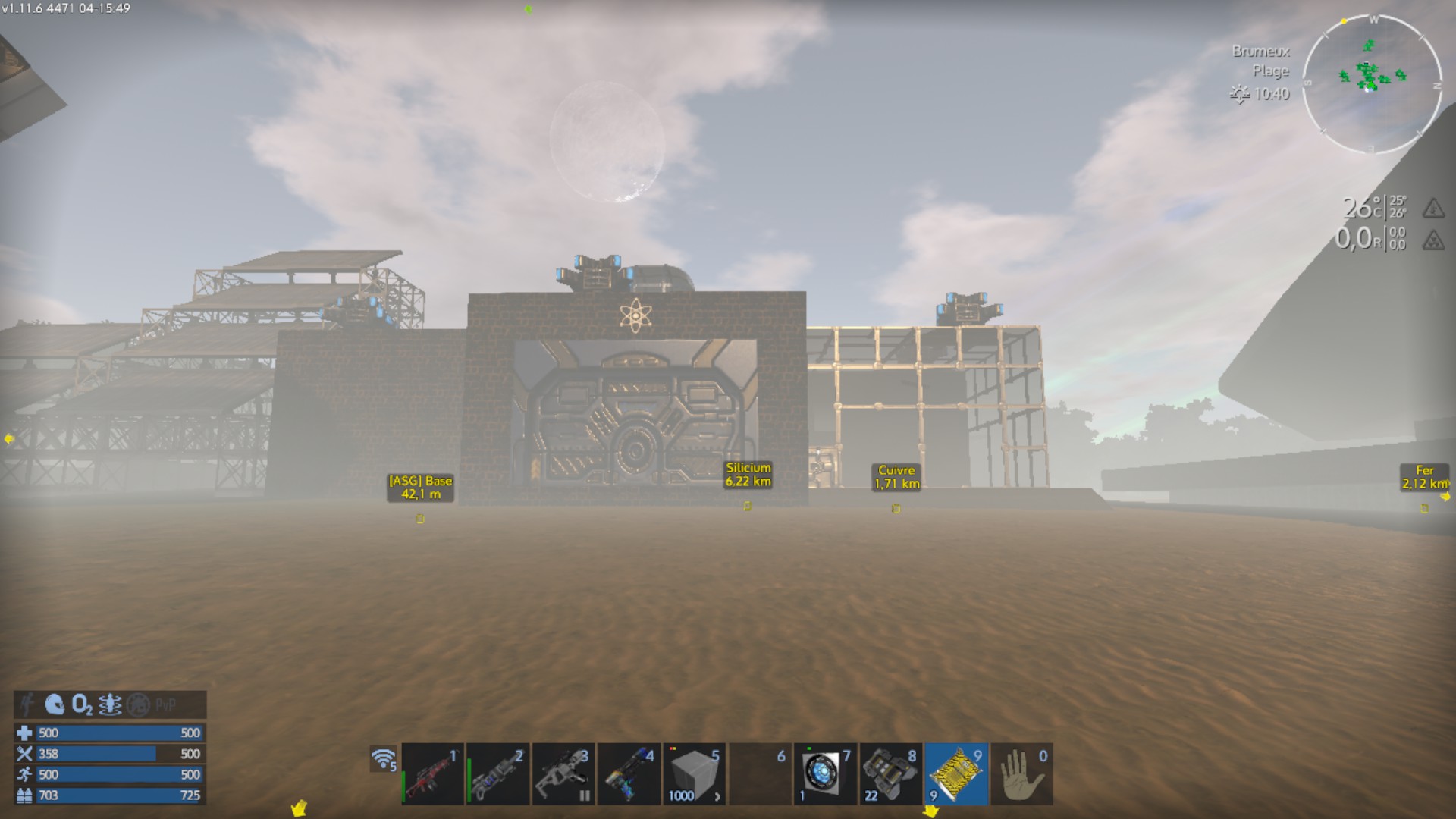Click the health cross icon in the stats panel
Image resolution: width=1456 pixels, height=819 pixels.
(25, 733)
